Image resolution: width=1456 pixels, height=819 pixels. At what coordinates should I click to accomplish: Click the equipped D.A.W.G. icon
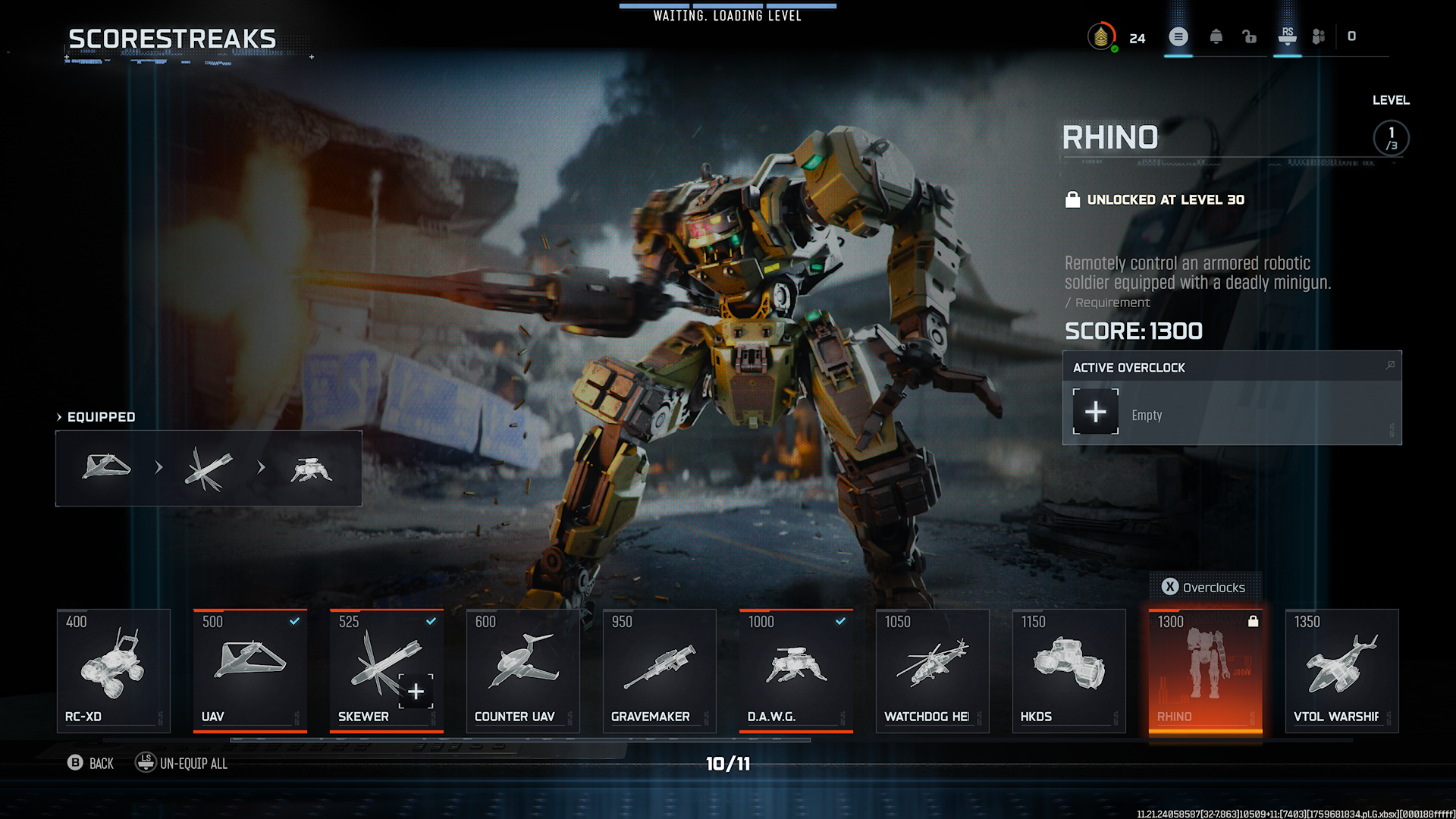click(311, 470)
